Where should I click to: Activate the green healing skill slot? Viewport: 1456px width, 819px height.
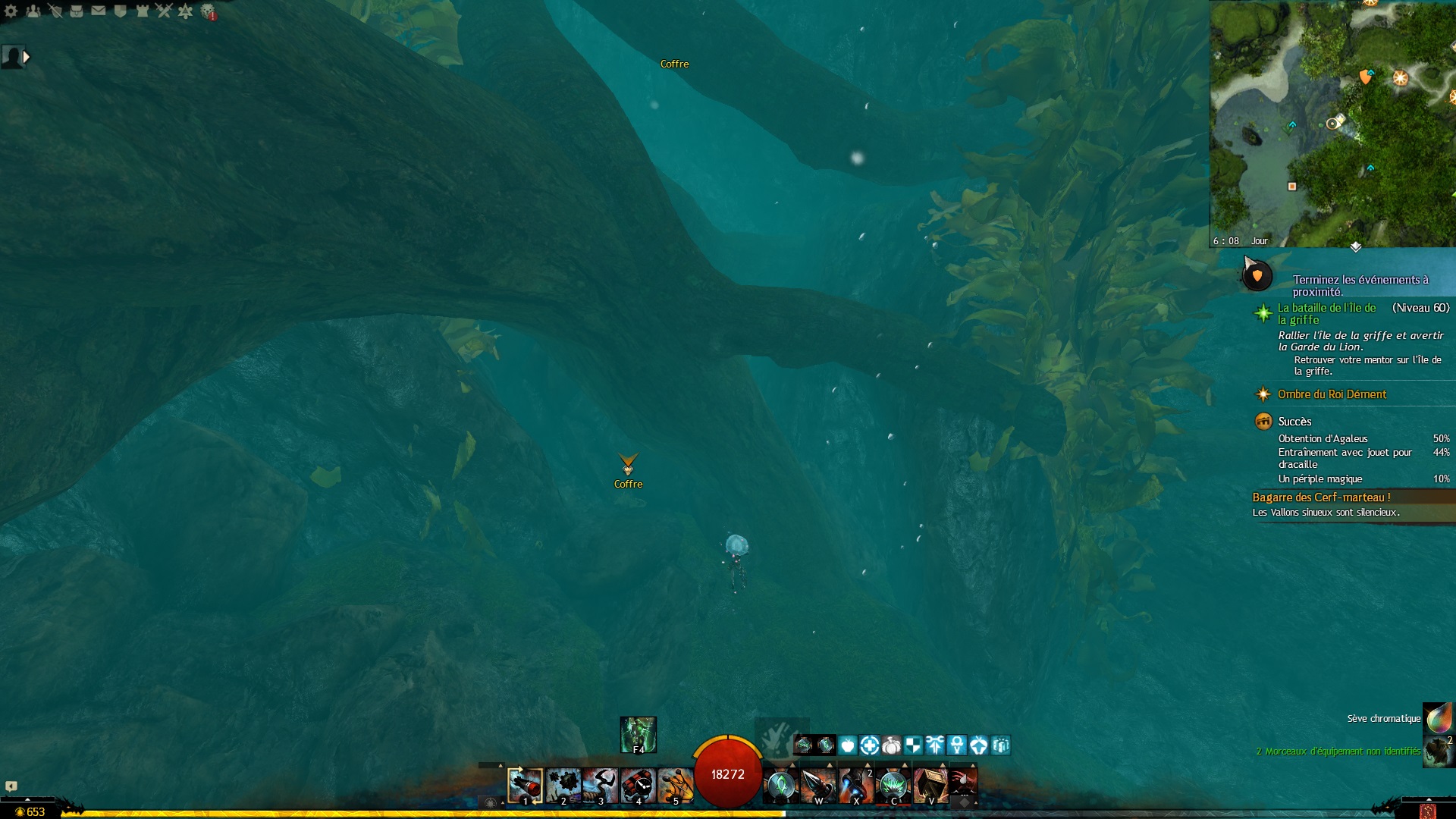click(x=780, y=786)
